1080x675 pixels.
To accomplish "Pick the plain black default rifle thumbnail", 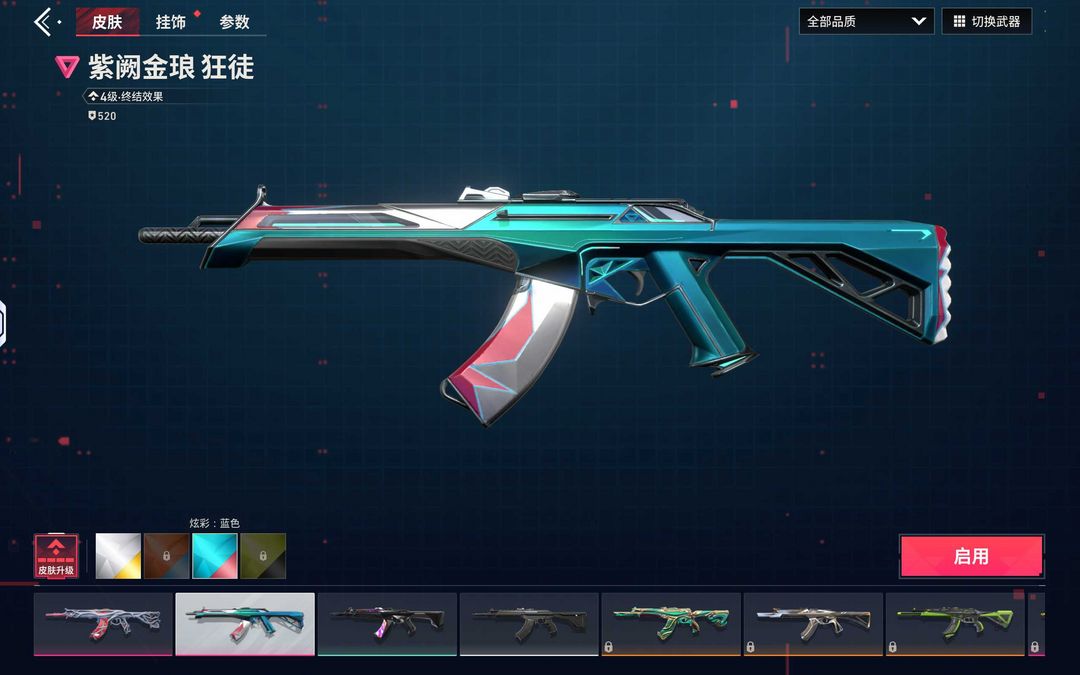I will pyautogui.click(x=529, y=624).
